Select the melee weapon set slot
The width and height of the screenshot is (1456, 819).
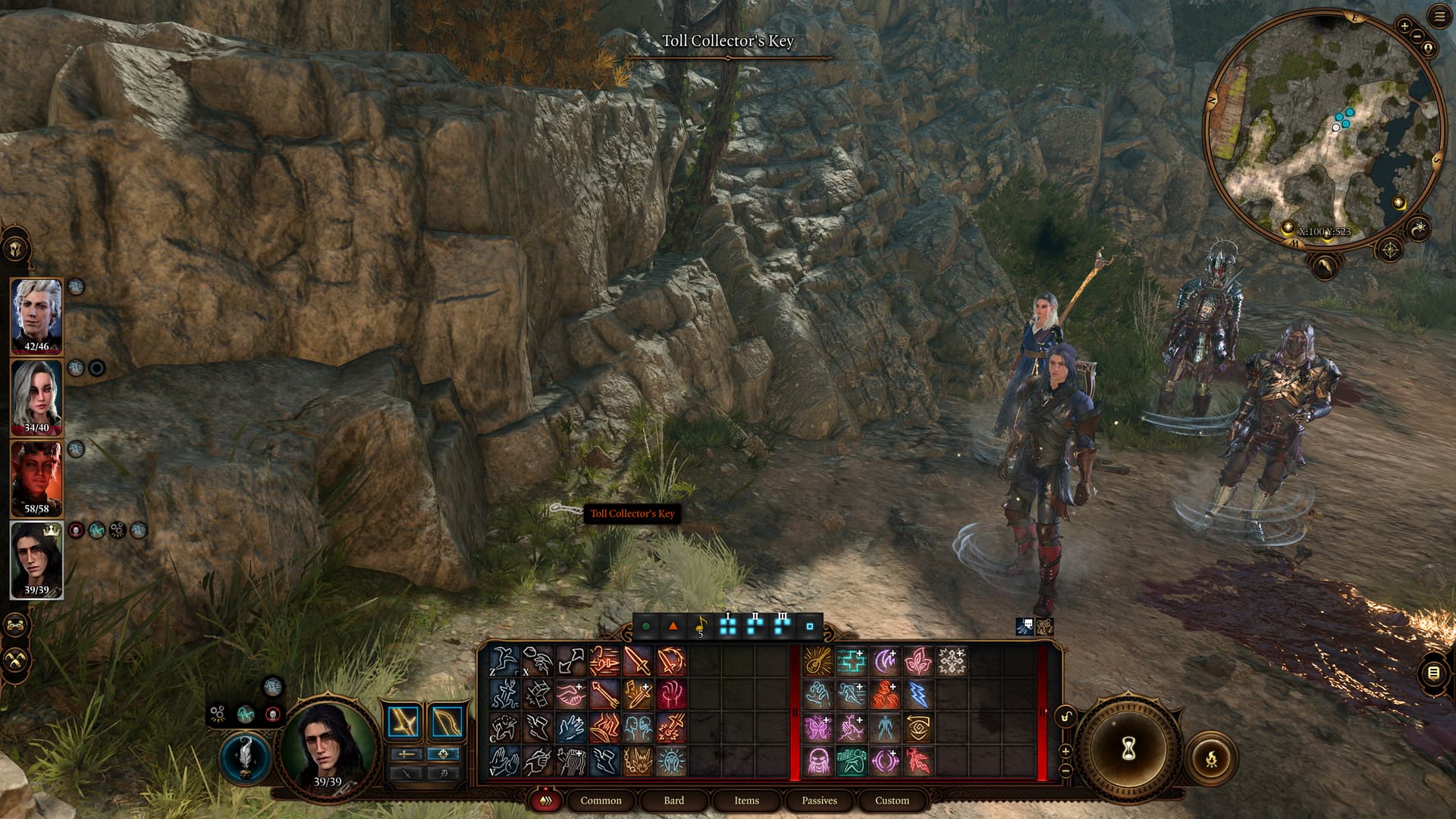click(404, 722)
